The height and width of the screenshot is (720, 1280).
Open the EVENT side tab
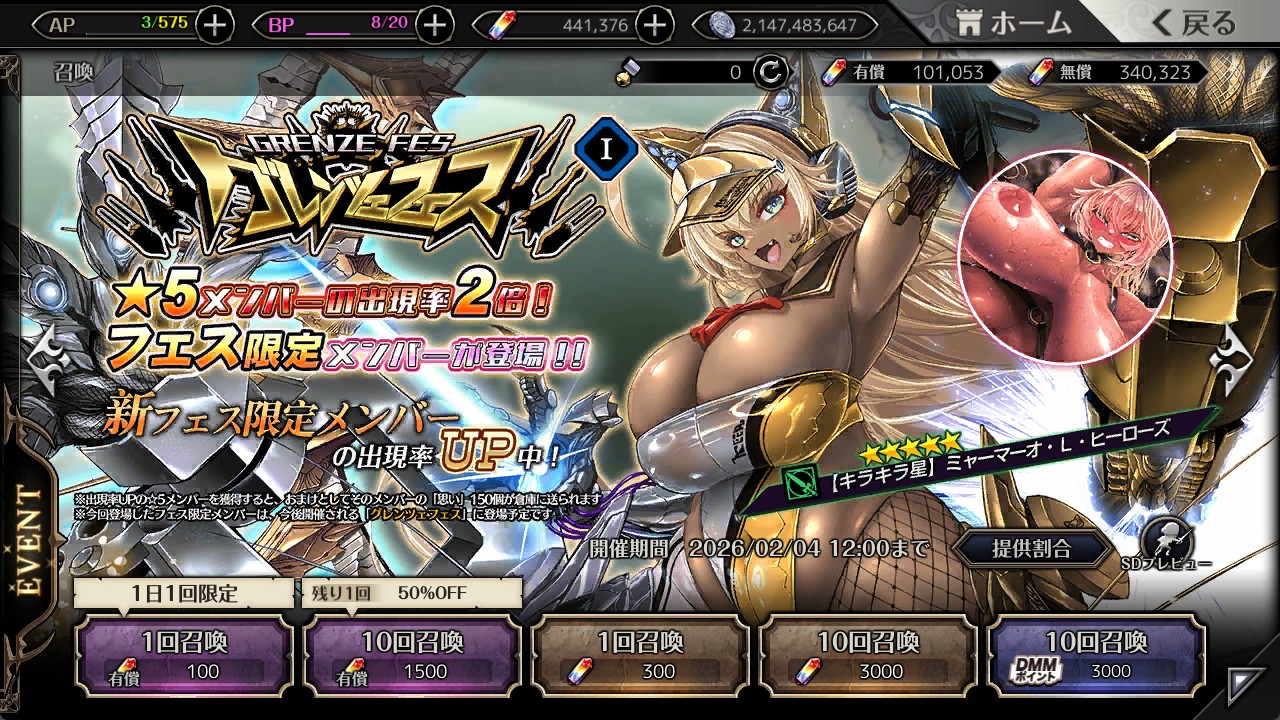[x=30, y=540]
